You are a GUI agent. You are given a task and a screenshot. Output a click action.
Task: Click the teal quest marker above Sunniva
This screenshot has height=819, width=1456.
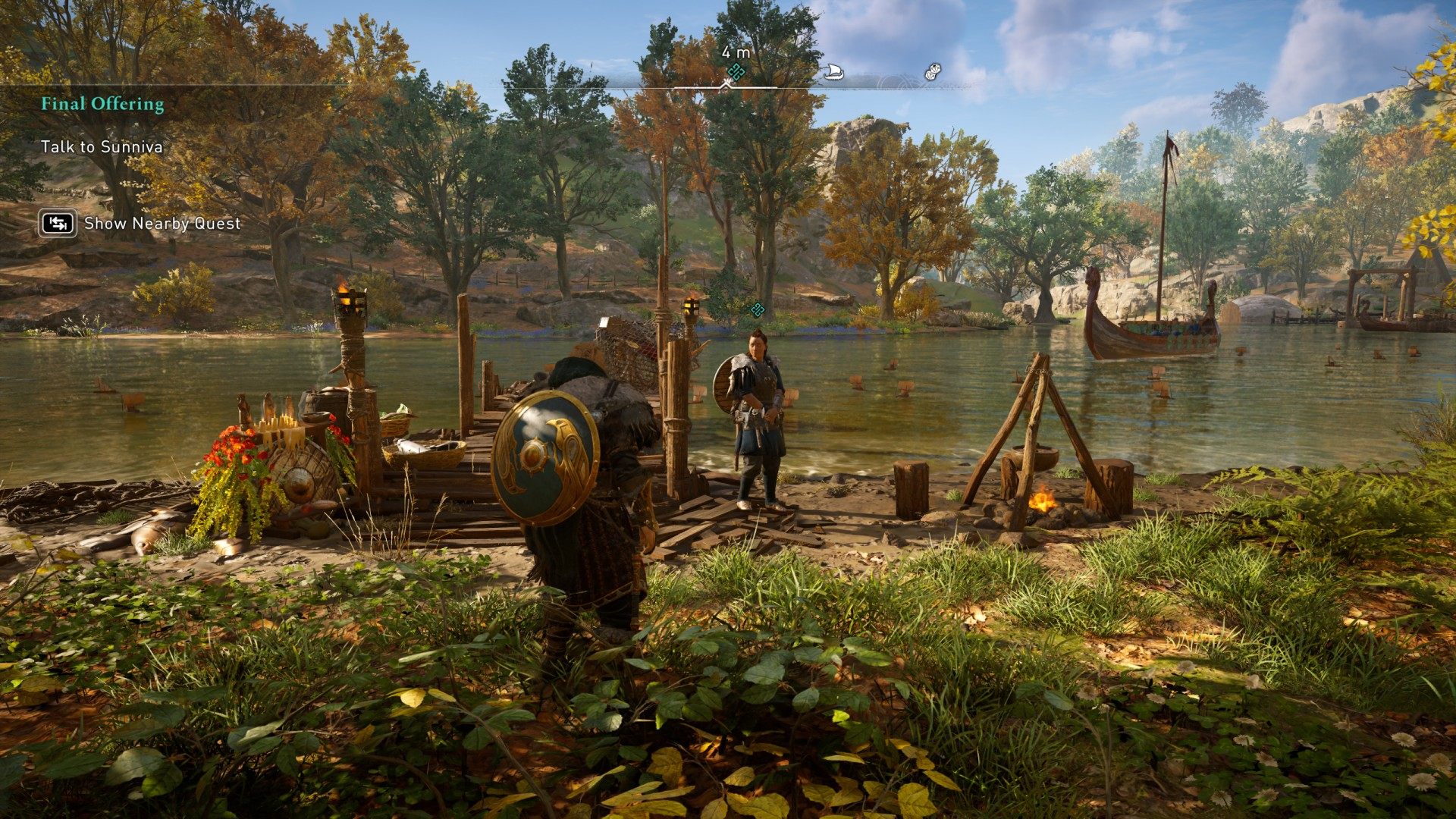[756, 309]
